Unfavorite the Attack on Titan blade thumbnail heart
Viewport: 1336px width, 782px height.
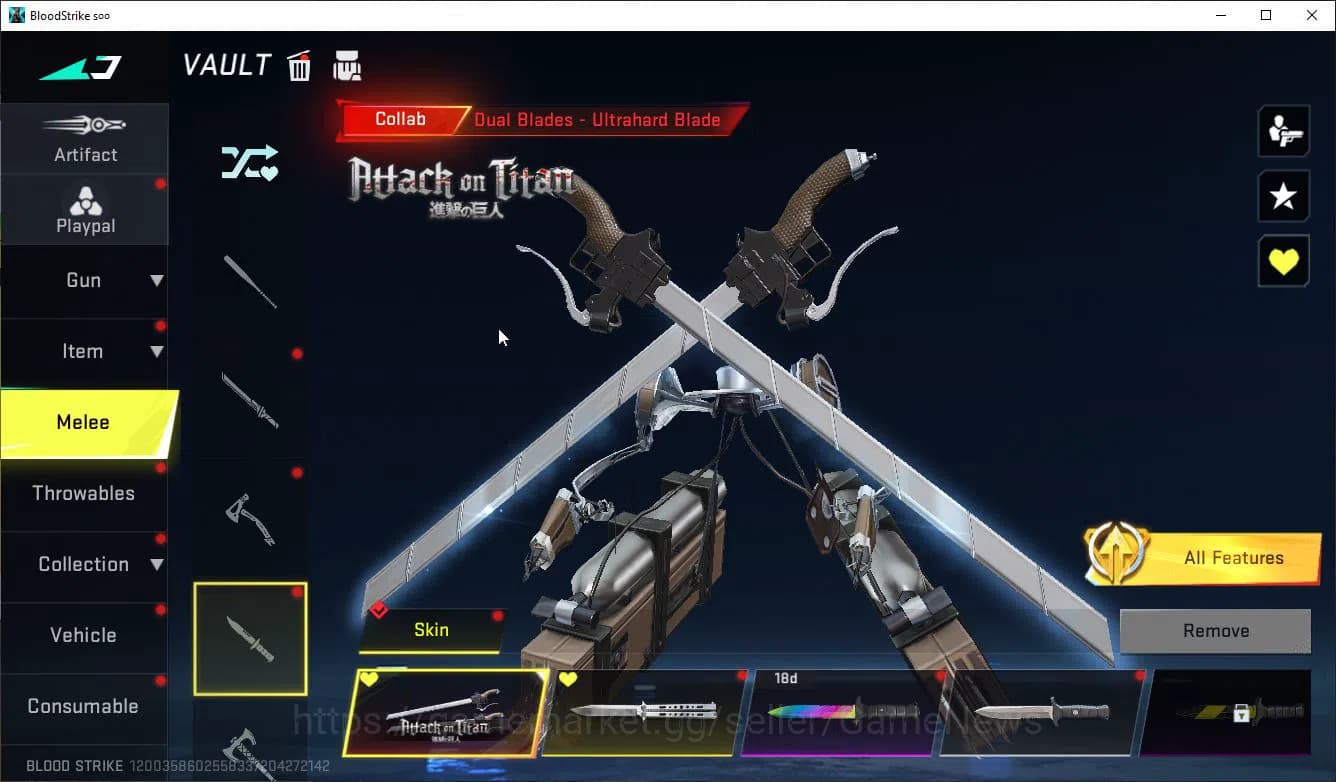tap(371, 678)
